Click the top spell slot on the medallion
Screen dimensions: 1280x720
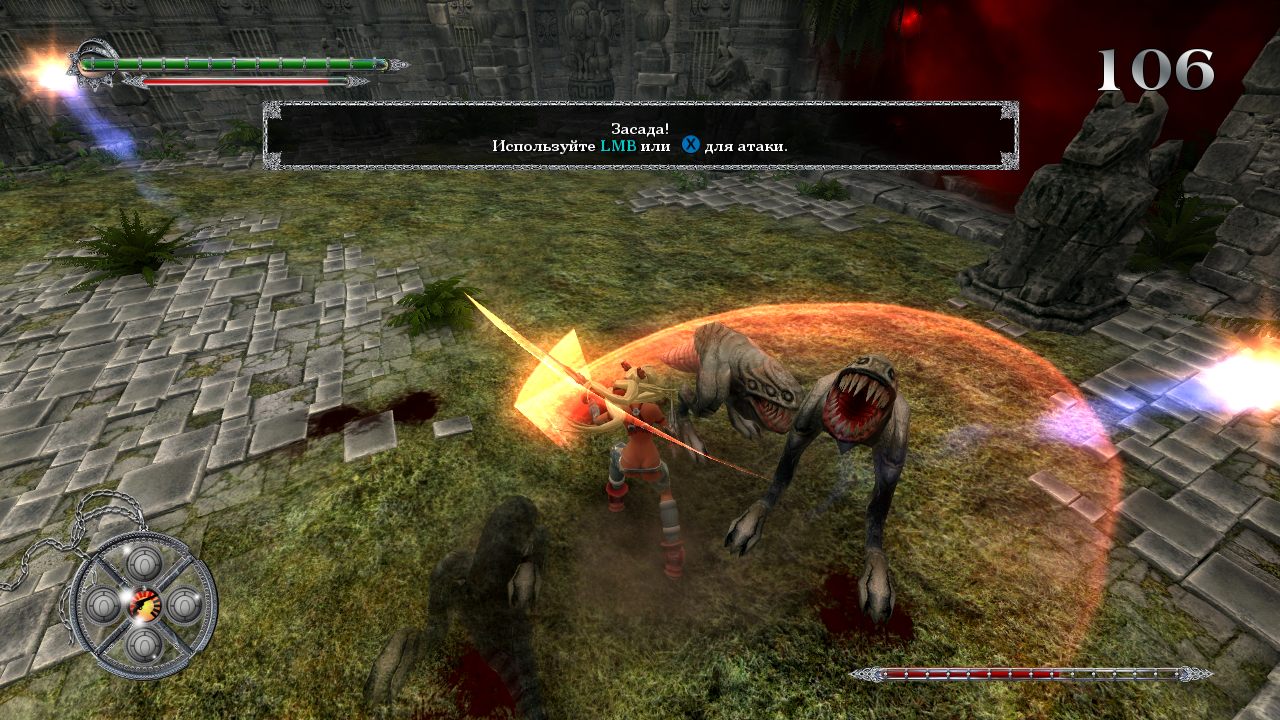click(144, 563)
